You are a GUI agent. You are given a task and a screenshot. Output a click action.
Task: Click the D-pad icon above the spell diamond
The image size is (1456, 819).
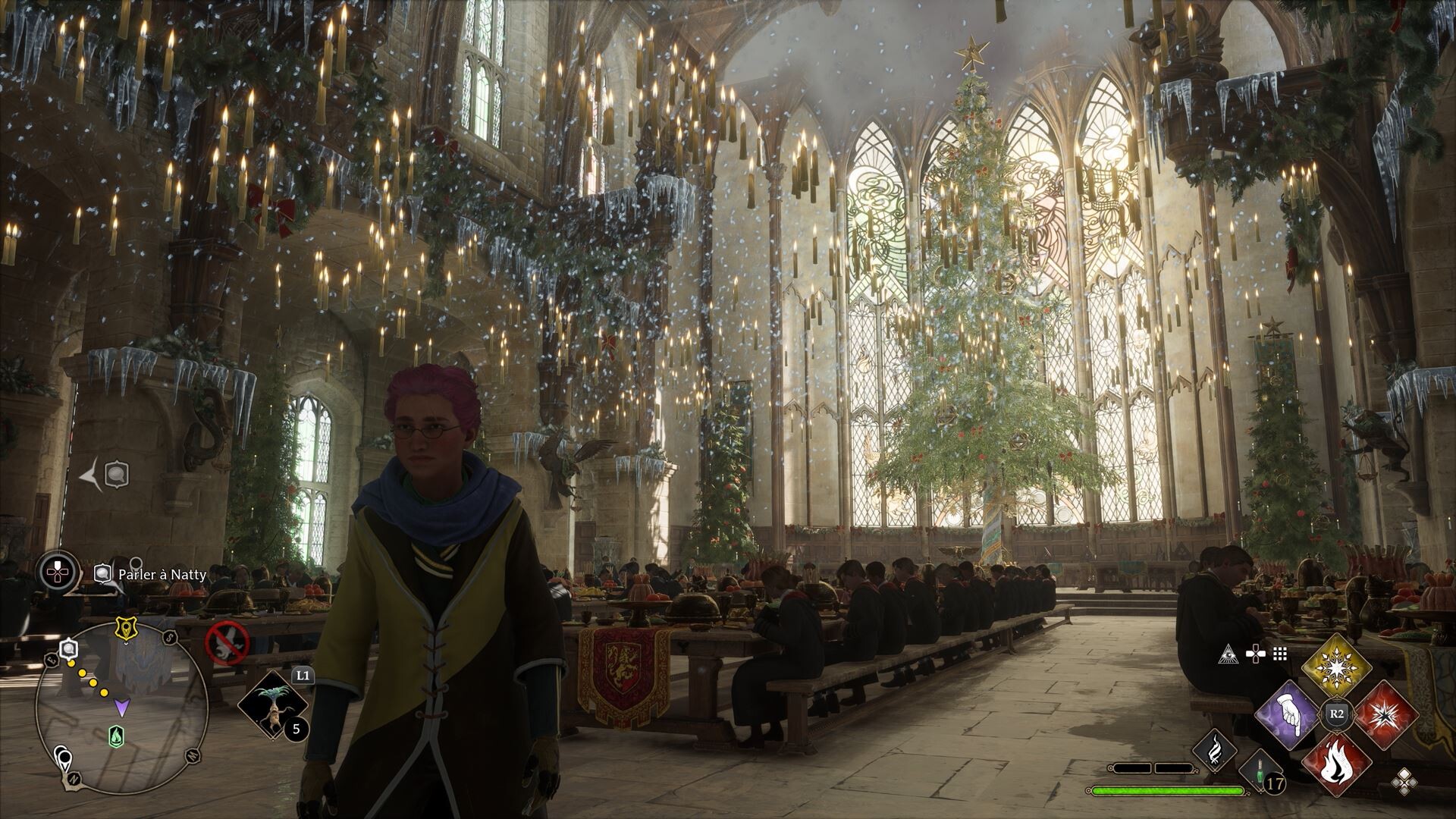(1255, 653)
